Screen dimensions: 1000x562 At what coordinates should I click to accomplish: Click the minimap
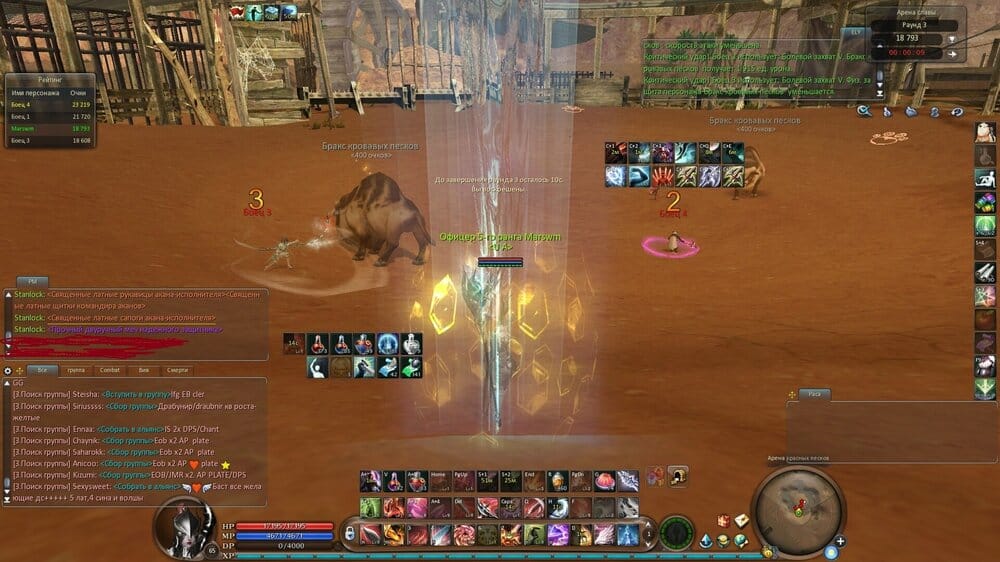[x=797, y=509]
